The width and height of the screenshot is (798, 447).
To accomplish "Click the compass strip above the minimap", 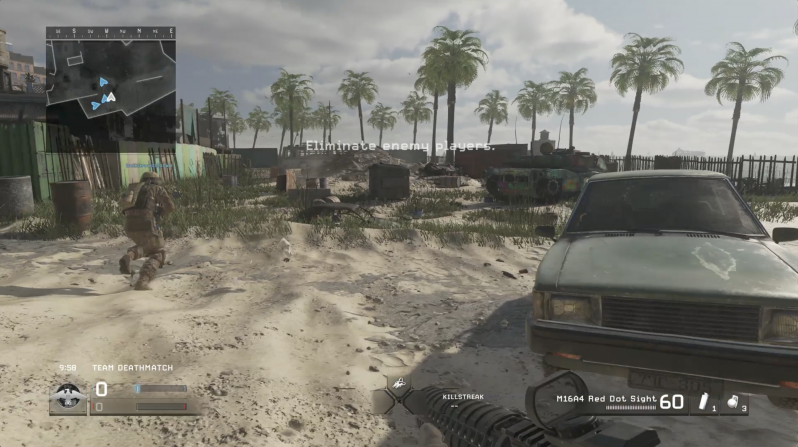I will tap(110, 33).
